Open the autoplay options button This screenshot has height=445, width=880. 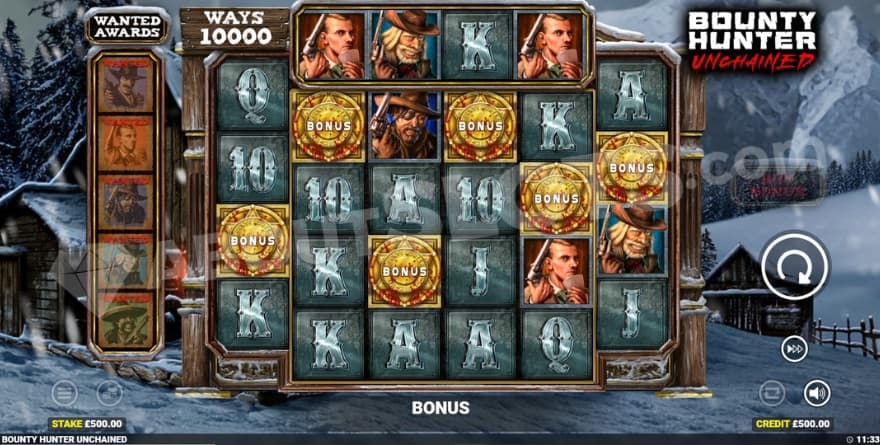point(771,392)
